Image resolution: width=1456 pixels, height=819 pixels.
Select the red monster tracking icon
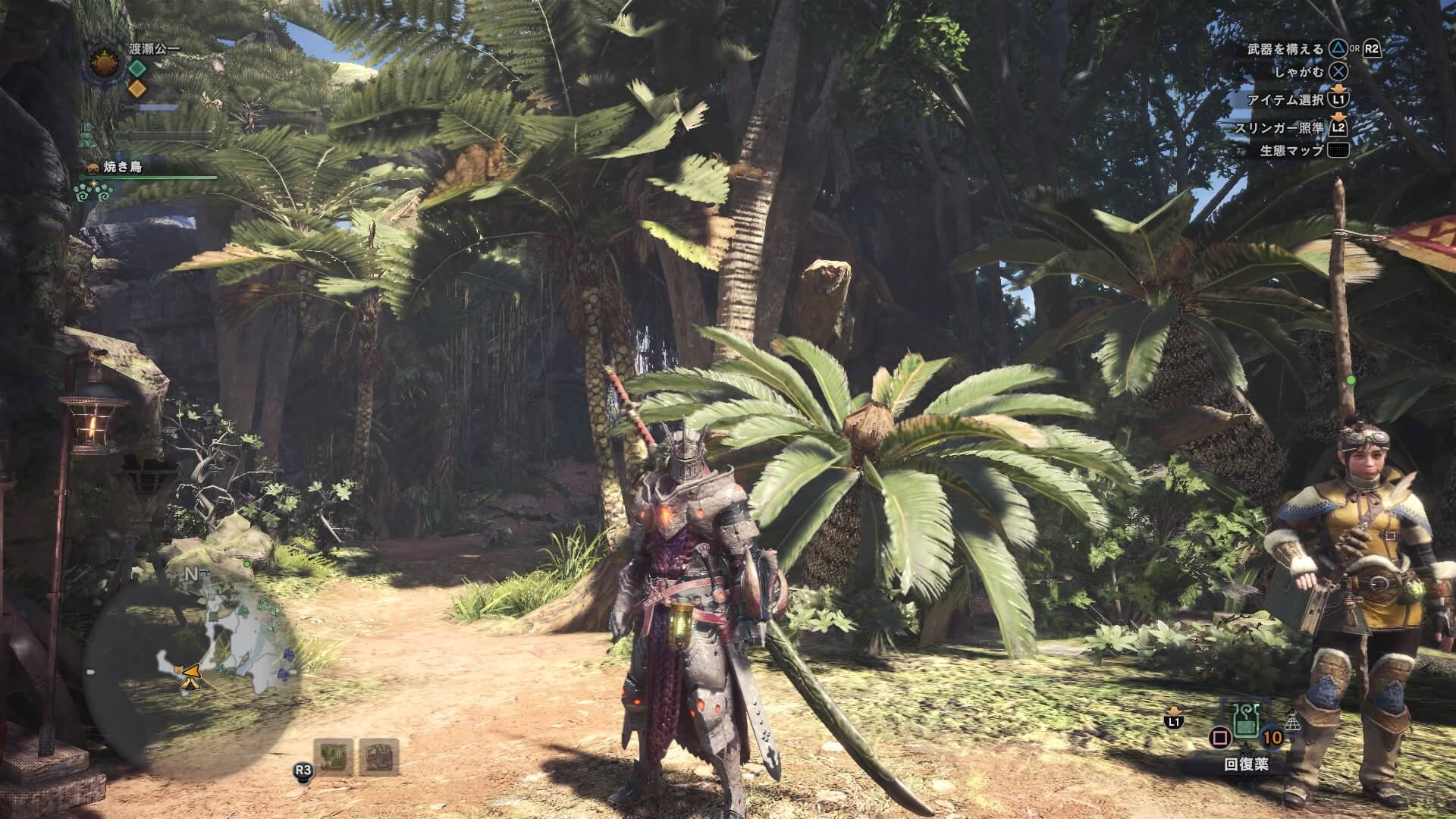tap(378, 756)
